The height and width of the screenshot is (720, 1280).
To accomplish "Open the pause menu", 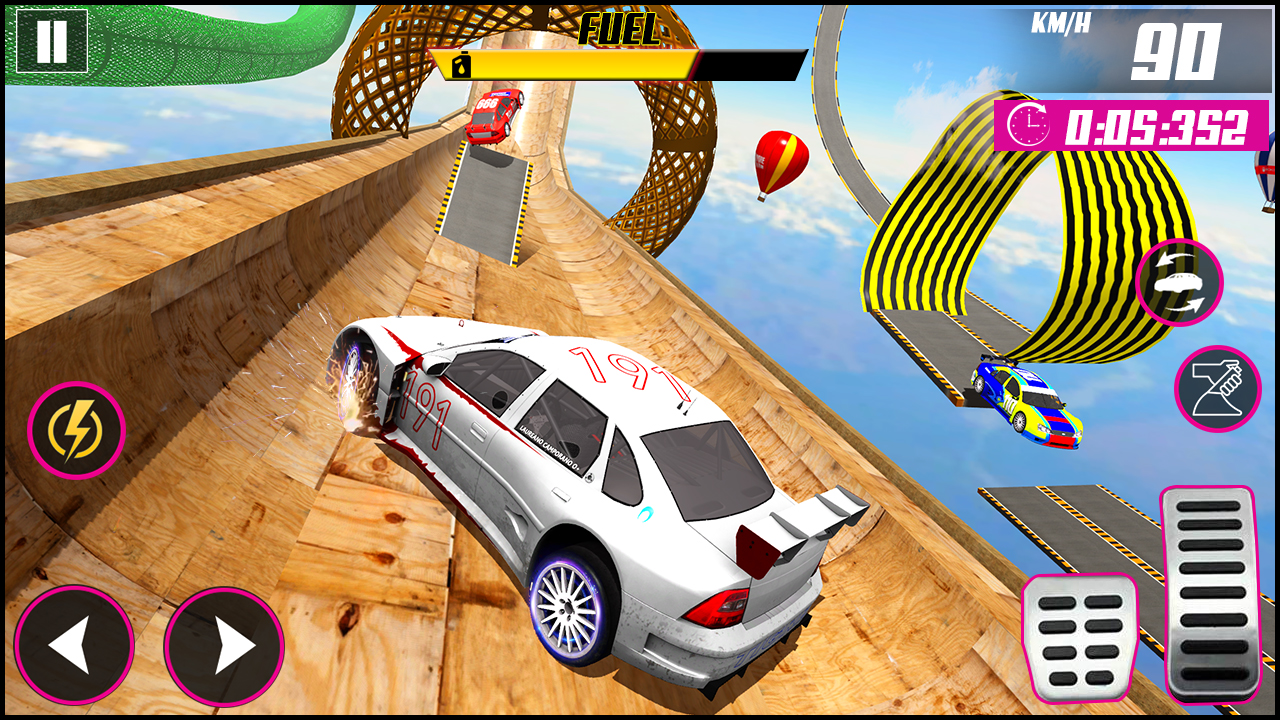I will 52,43.
